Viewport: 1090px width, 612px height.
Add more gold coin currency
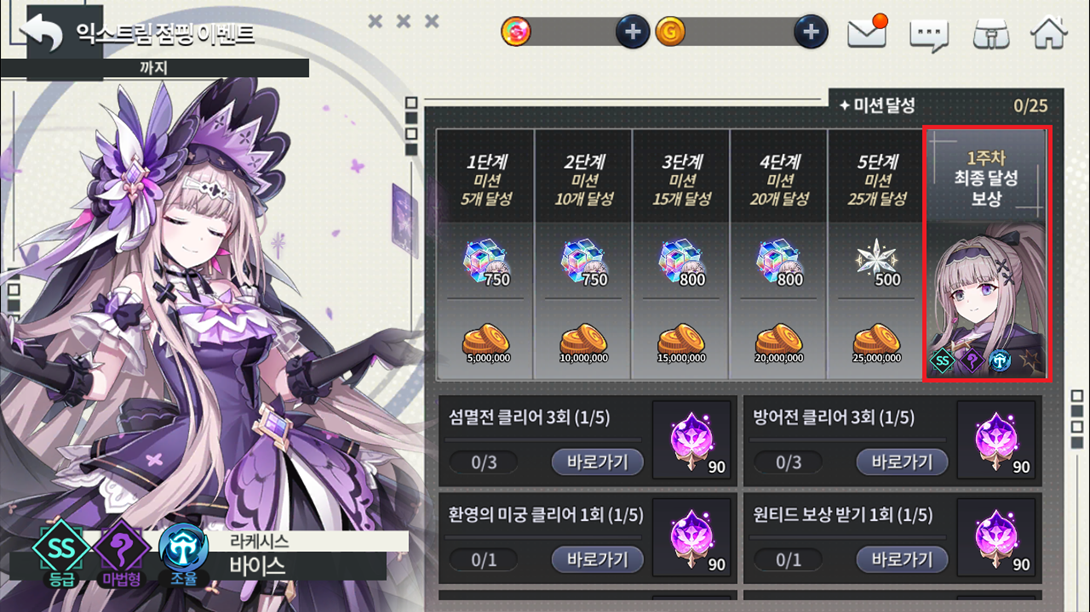(810, 32)
